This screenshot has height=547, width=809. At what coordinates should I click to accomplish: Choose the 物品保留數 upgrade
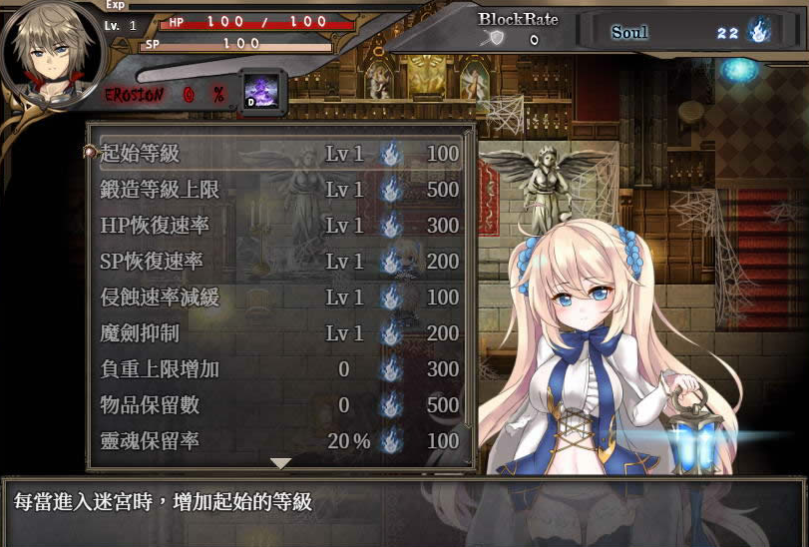(x=280, y=406)
